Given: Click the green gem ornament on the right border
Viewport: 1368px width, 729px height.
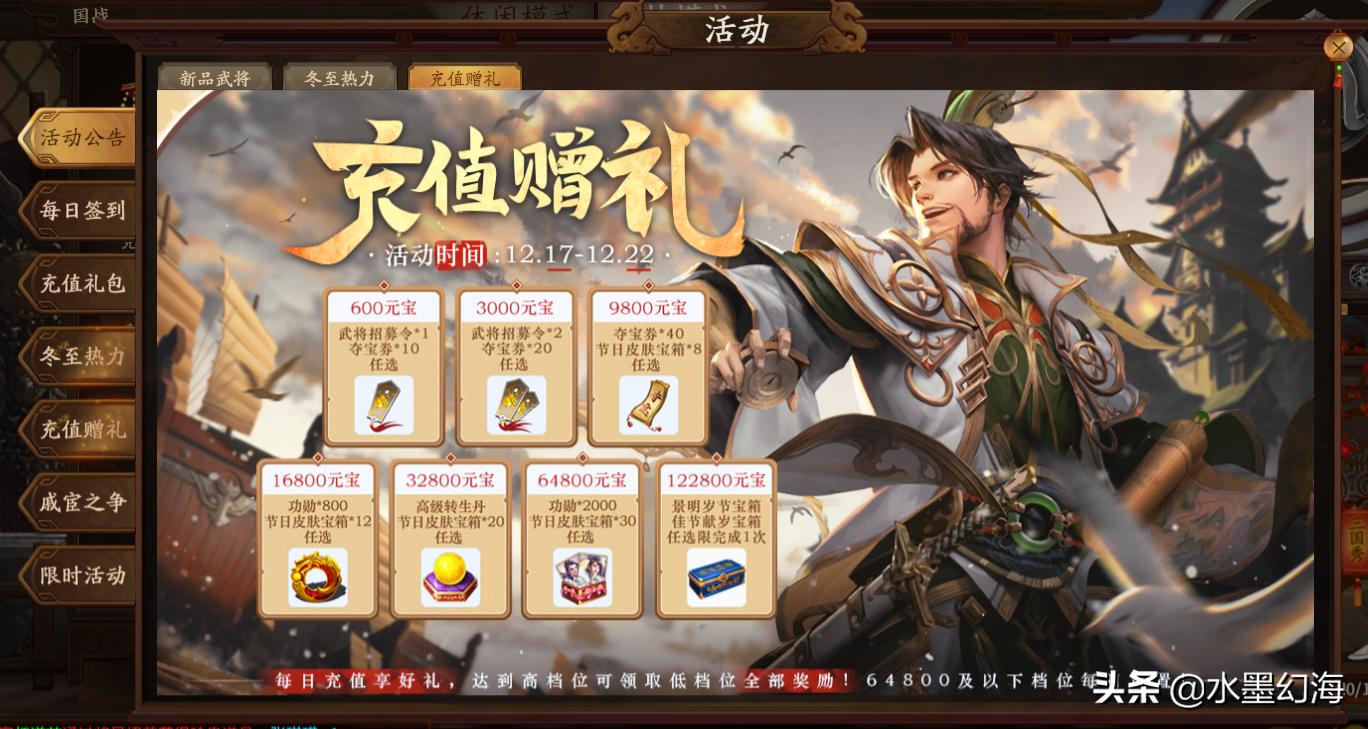Looking at the screenshot, I should click(x=1341, y=66).
